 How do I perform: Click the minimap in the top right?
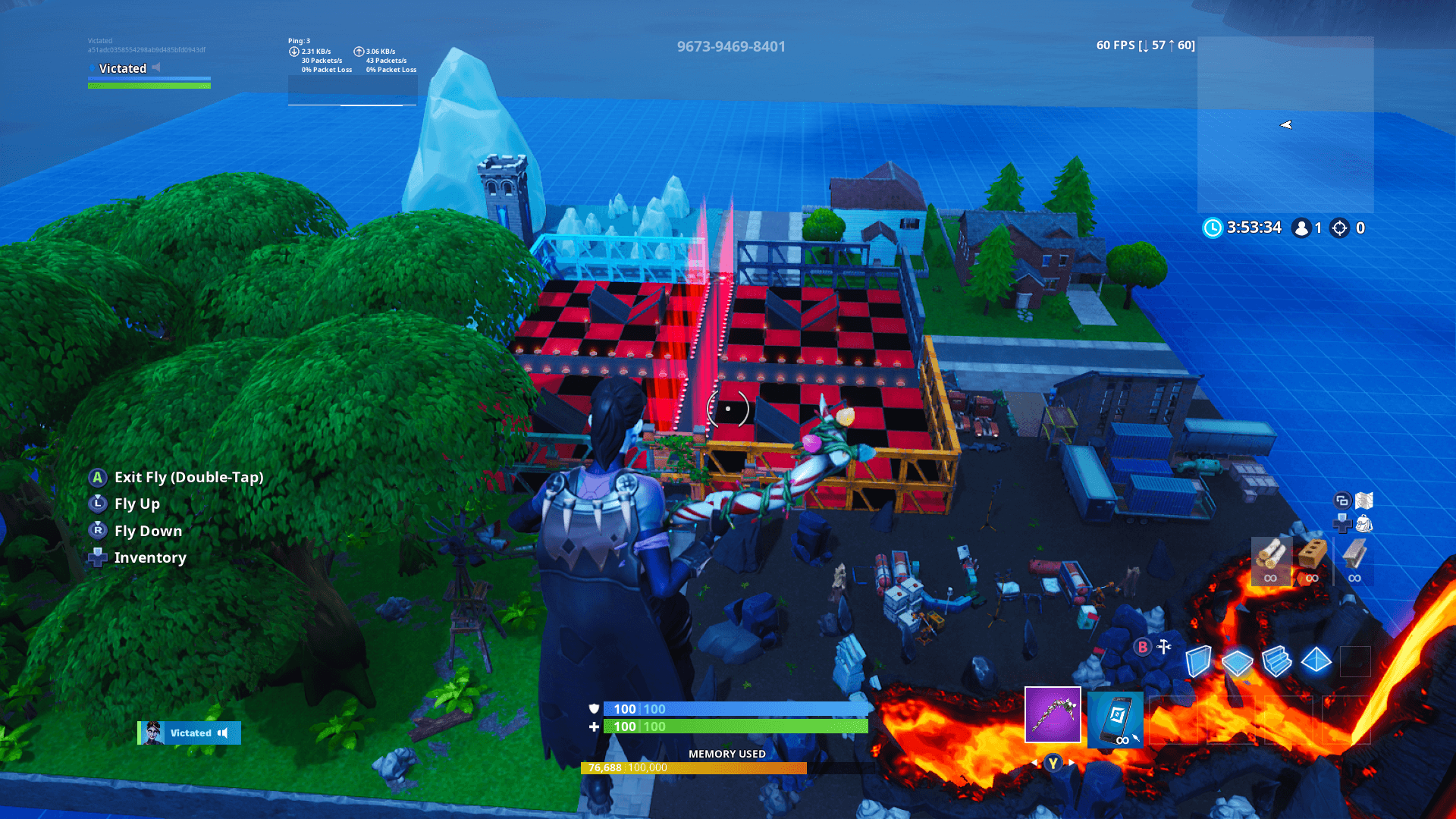[1285, 125]
